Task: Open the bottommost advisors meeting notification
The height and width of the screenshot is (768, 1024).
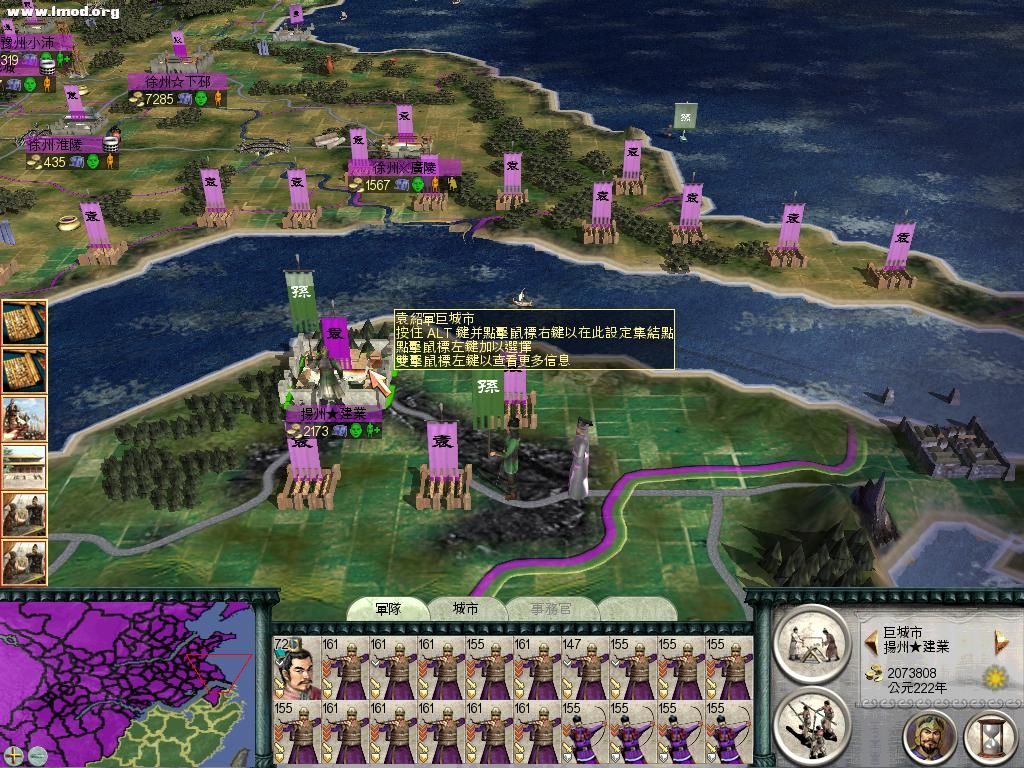Action: [x=24, y=563]
